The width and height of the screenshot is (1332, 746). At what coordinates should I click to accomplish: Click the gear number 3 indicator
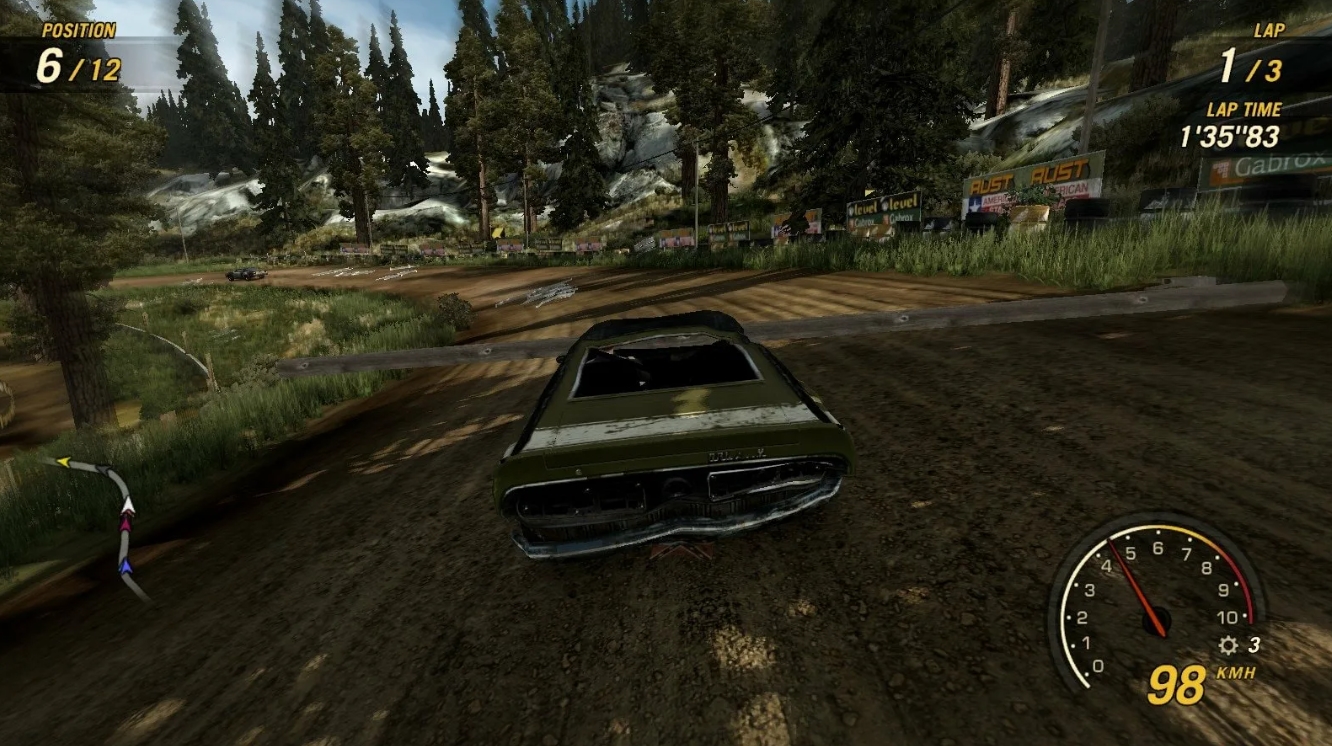1254,644
